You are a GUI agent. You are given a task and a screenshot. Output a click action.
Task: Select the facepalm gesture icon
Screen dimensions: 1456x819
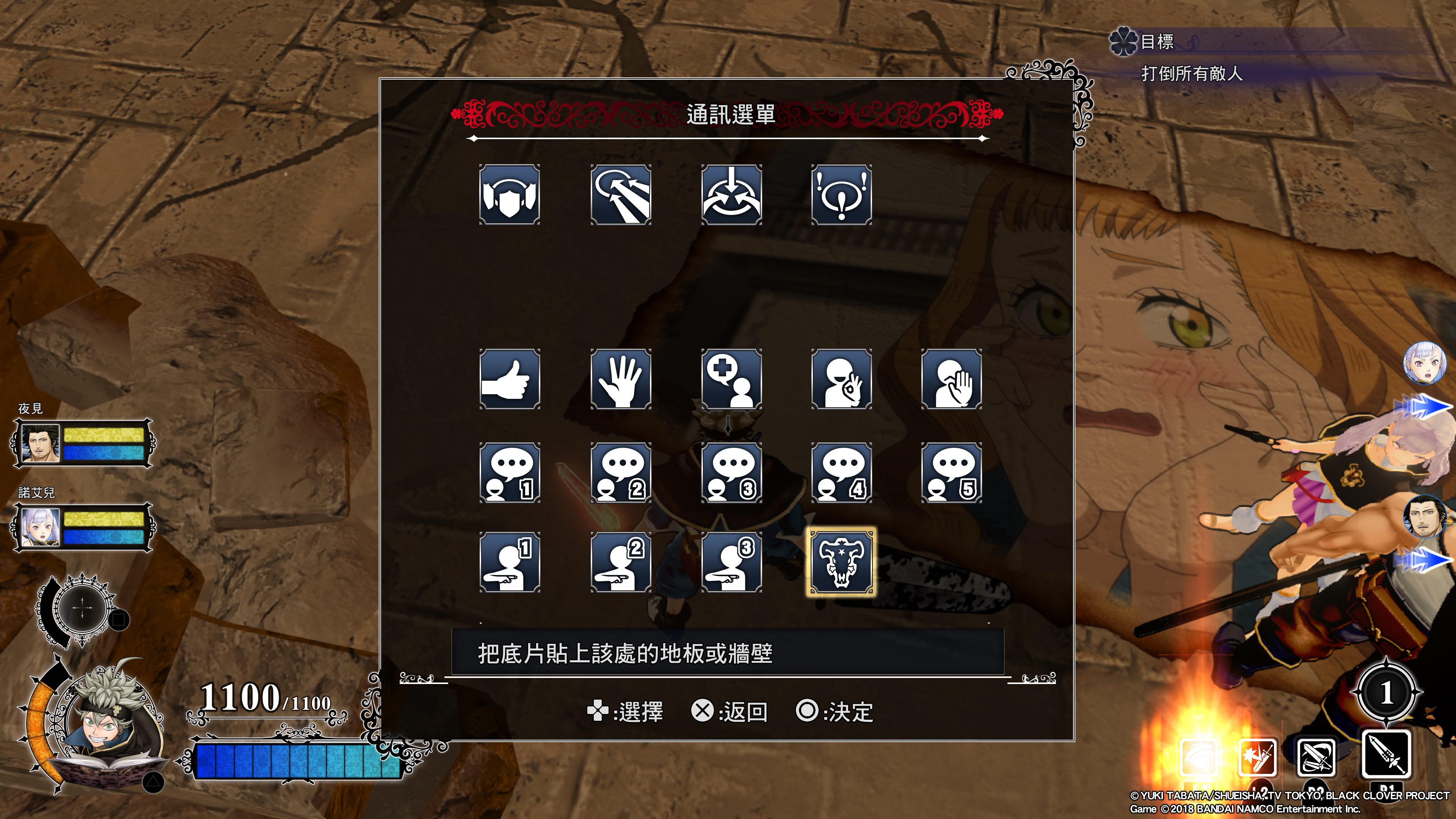click(x=952, y=380)
